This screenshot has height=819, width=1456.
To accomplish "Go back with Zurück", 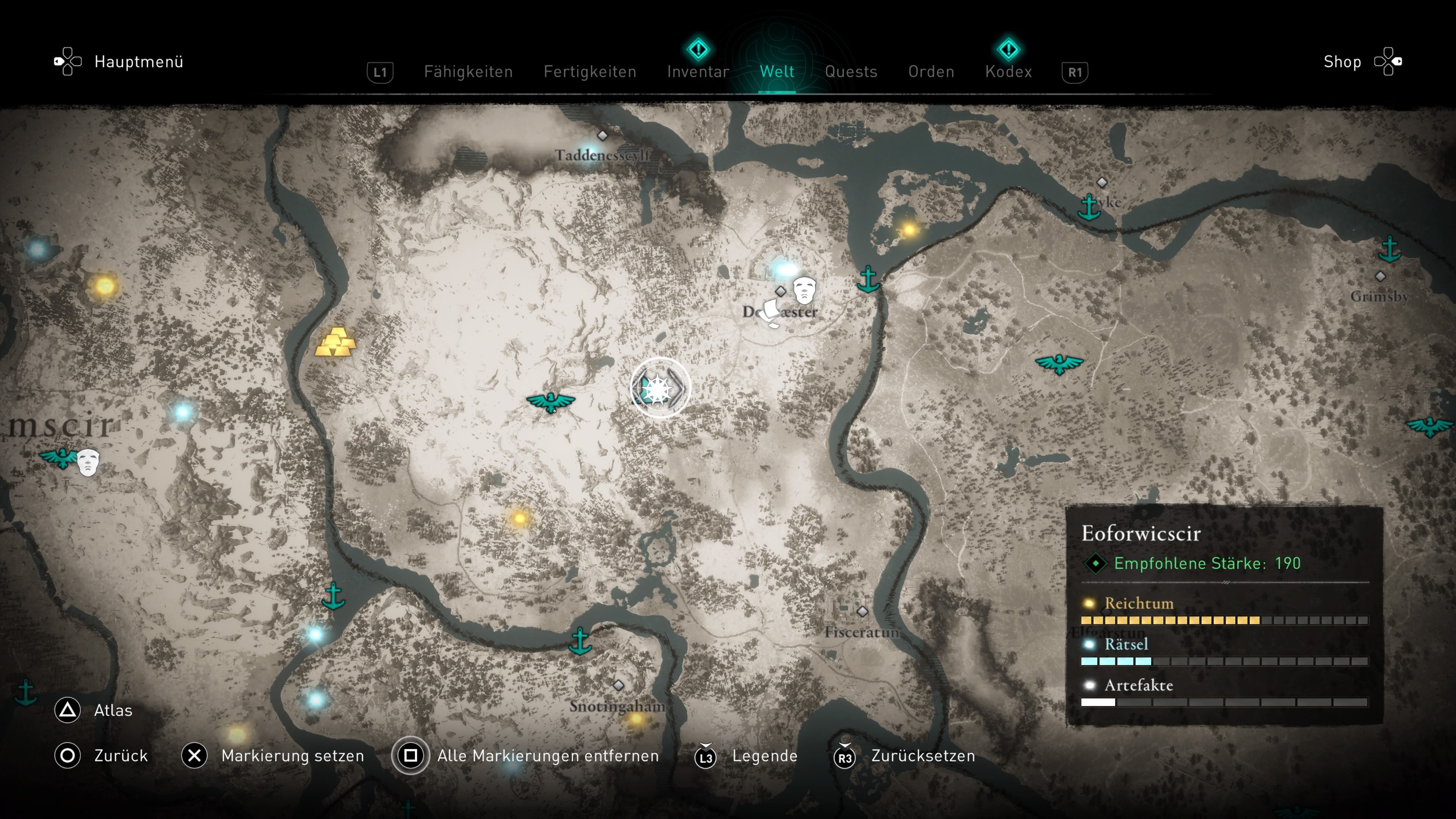I will click(121, 756).
